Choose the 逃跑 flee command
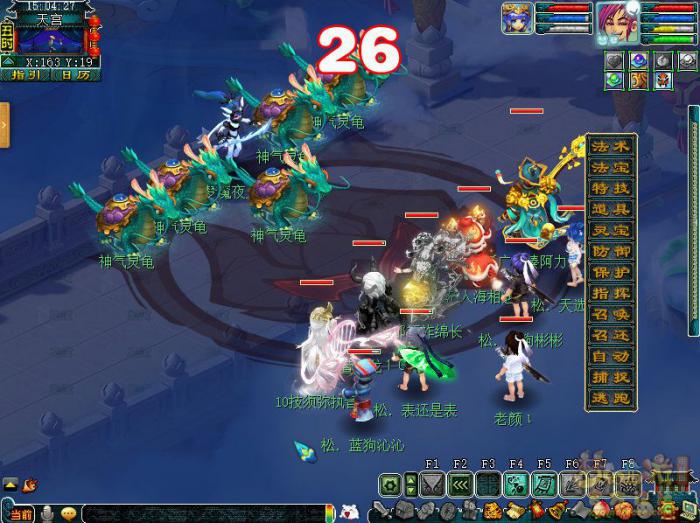 tap(611, 398)
